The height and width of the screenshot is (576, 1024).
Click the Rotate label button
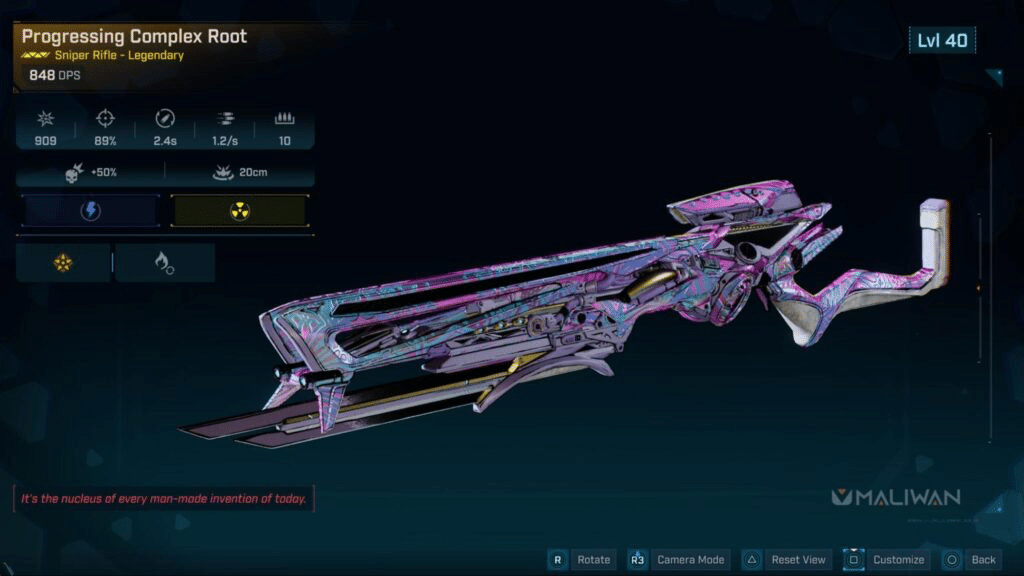click(x=593, y=560)
